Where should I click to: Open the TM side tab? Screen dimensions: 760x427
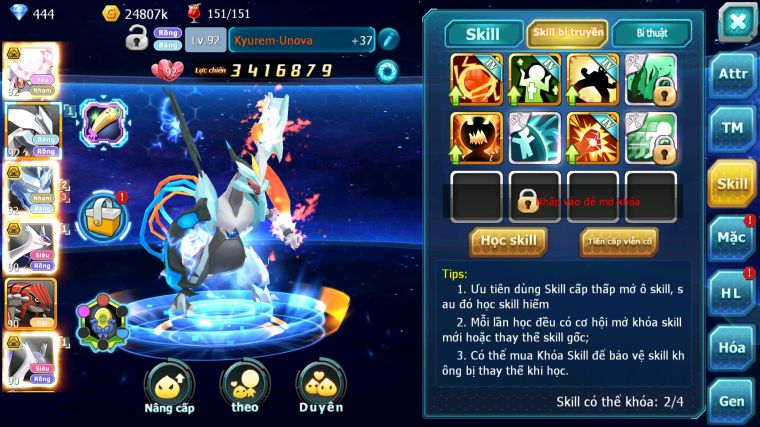(x=732, y=128)
